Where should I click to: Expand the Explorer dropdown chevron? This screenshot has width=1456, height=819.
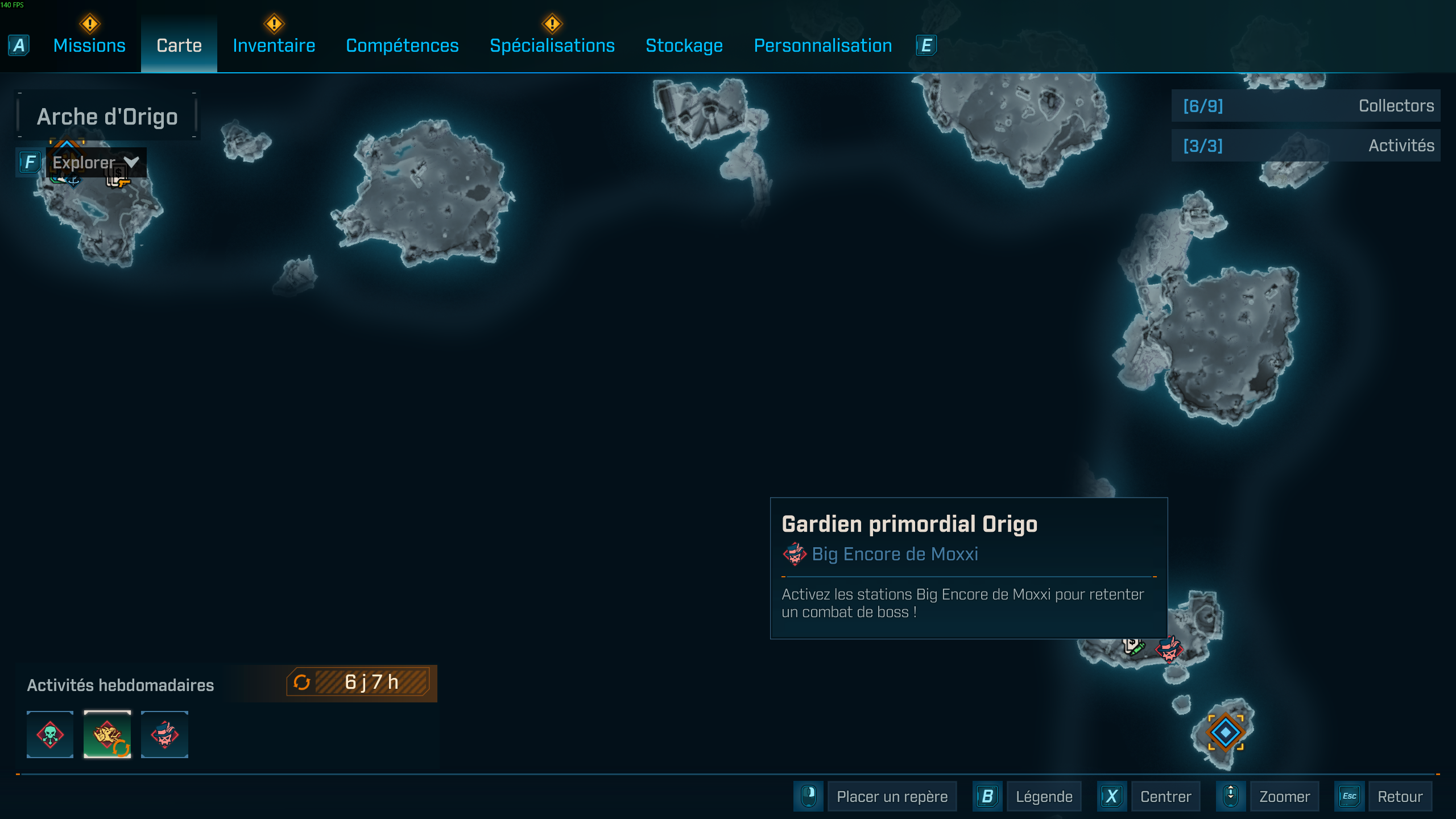[x=131, y=162]
